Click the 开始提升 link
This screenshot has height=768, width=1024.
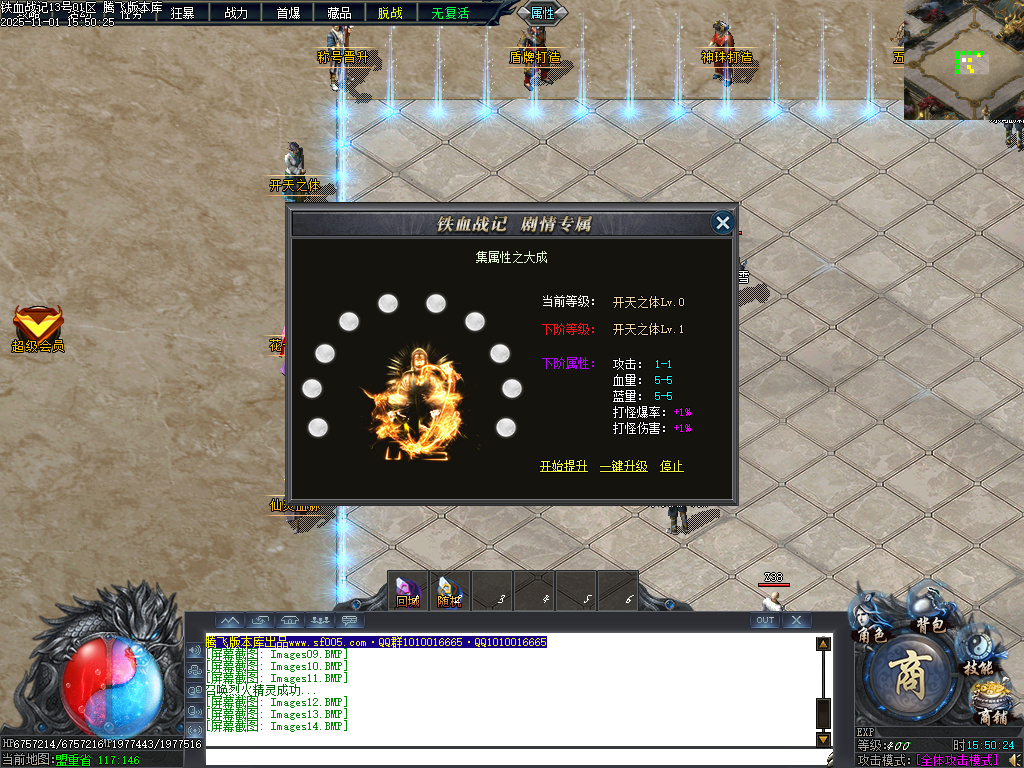pyautogui.click(x=564, y=466)
